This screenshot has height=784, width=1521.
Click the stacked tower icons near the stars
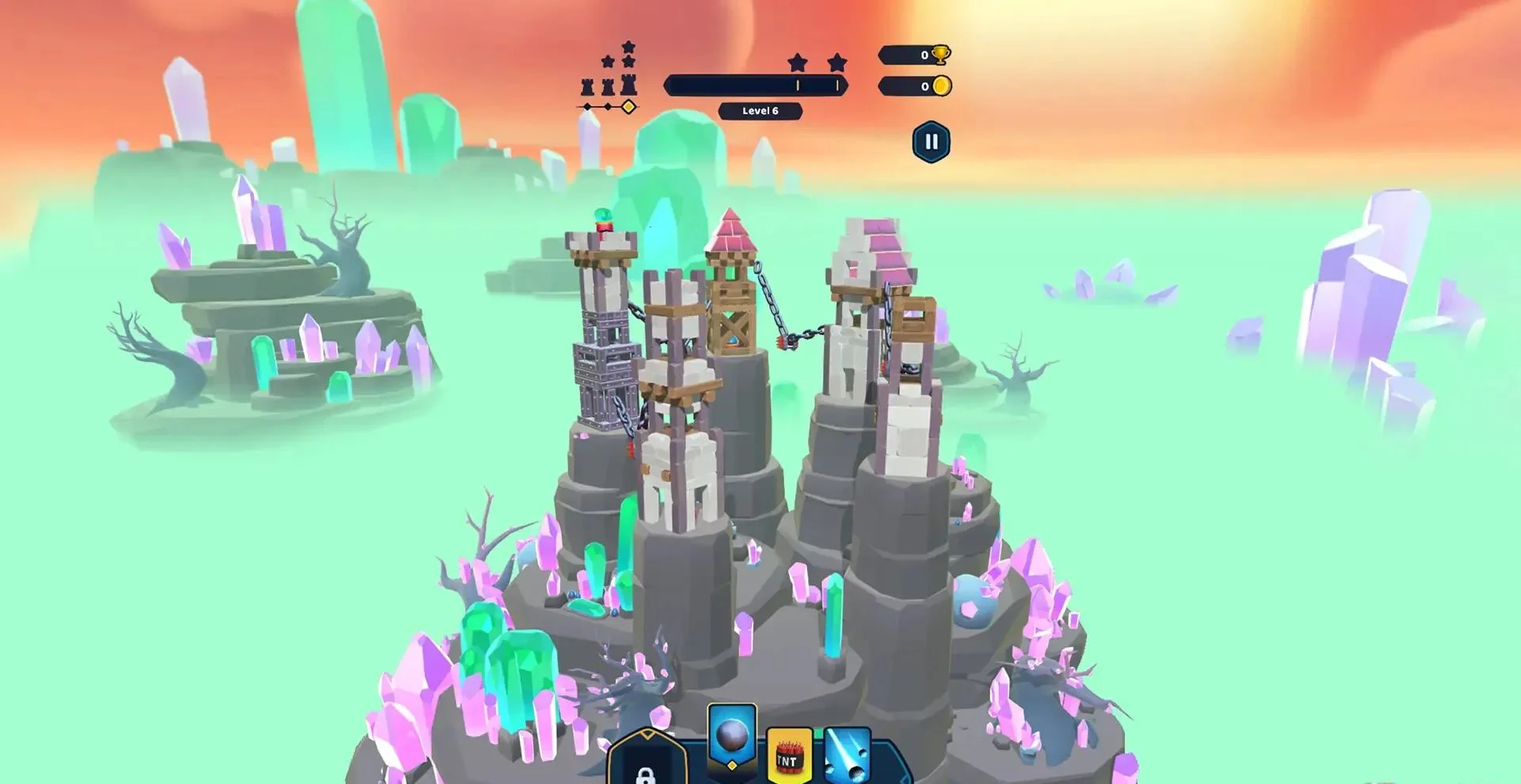pos(608,86)
